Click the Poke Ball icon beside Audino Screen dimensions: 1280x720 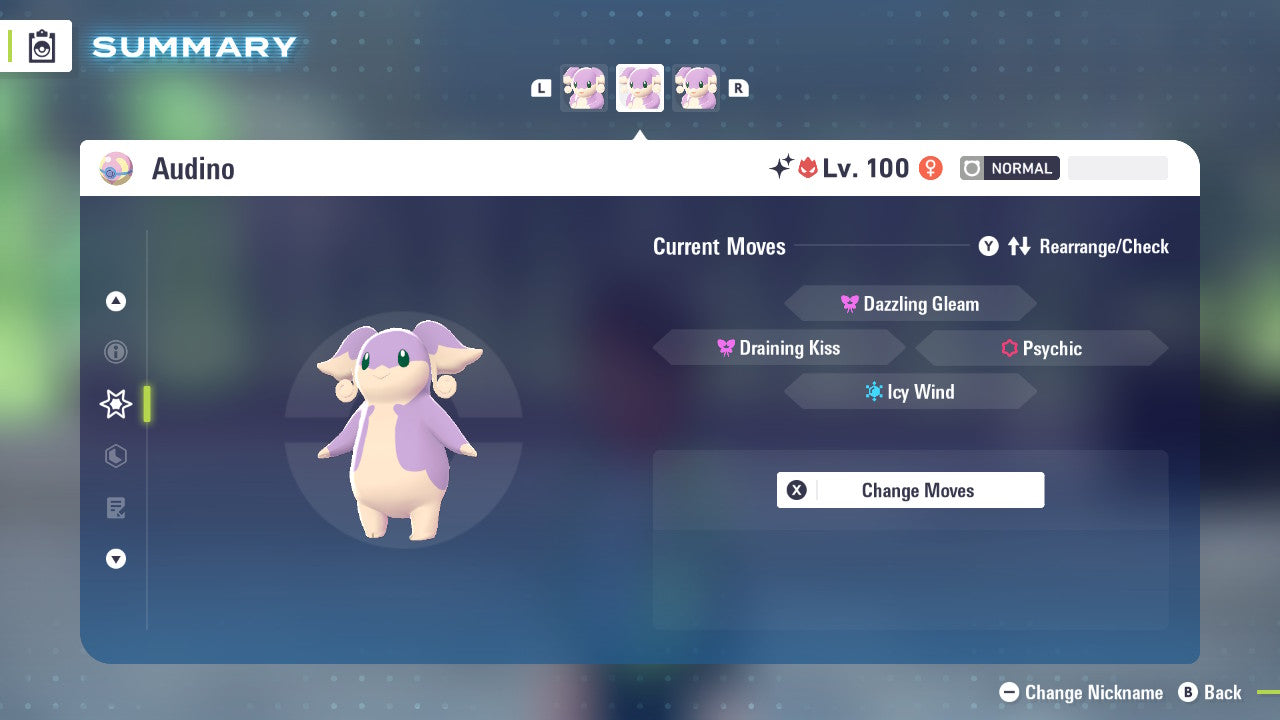click(115, 168)
